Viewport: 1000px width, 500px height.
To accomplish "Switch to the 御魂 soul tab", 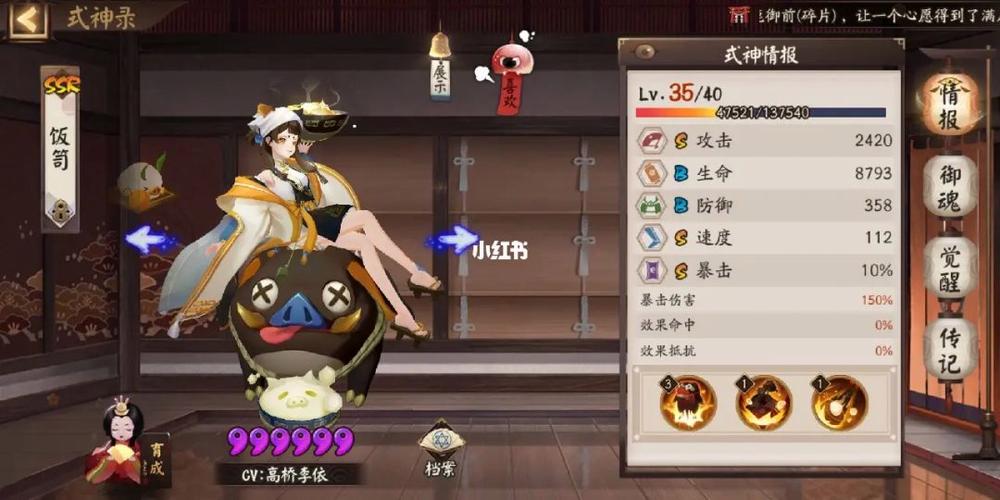I will [x=948, y=187].
